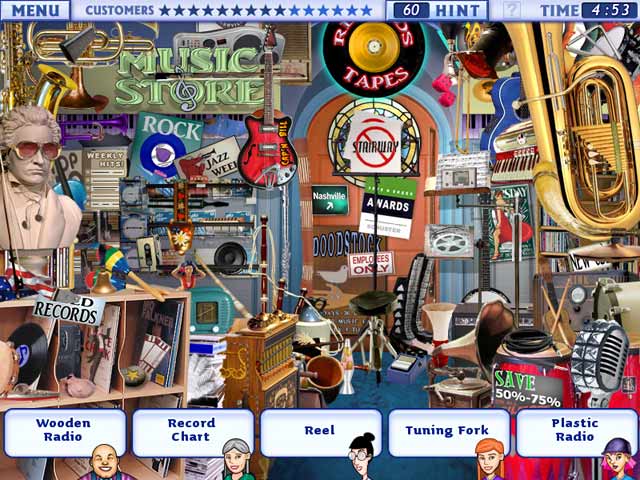The width and height of the screenshot is (640, 480).
Task: Click the question mark help button
Action: (x=511, y=10)
